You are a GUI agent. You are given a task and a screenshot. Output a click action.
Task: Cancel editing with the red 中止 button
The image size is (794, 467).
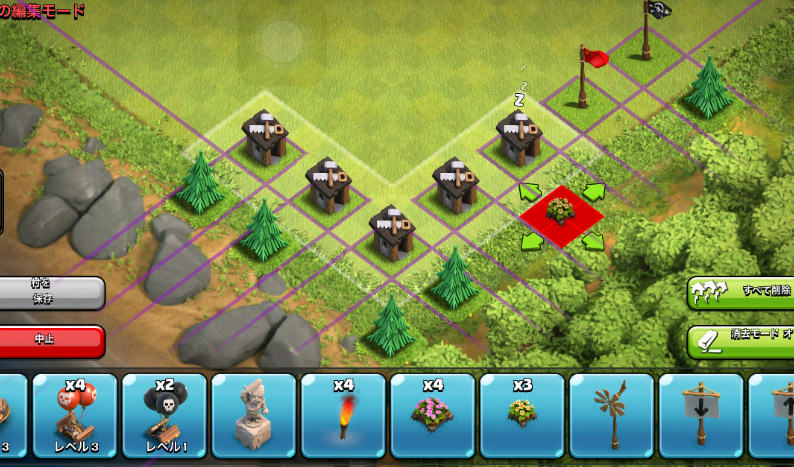pyautogui.click(x=52, y=340)
